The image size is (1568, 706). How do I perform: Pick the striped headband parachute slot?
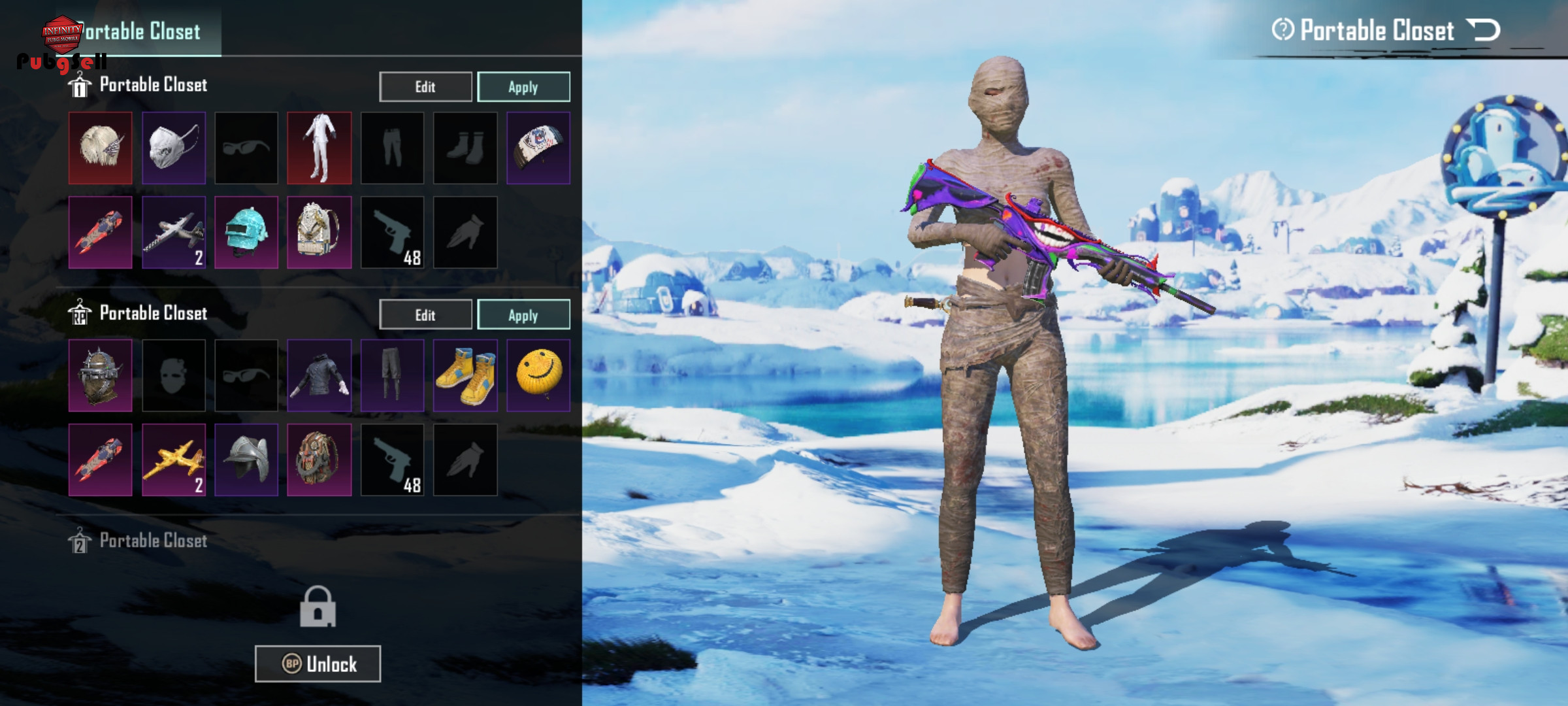538,148
